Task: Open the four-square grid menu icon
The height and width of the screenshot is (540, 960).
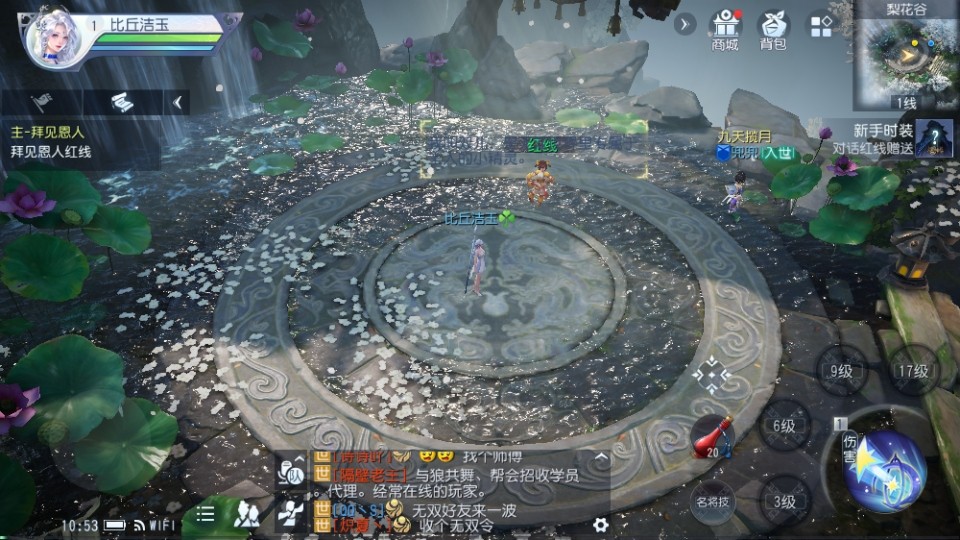Action: [821, 25]
